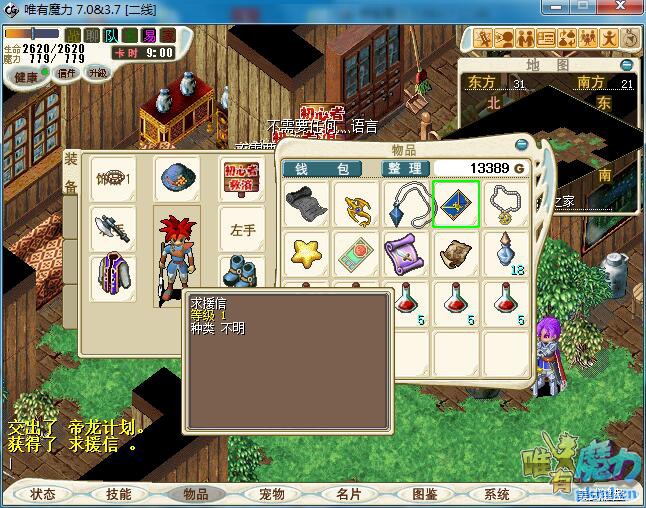Open the 技能 skills menu
This screenshot has width=646, height=508.
(x=118, y=494)
